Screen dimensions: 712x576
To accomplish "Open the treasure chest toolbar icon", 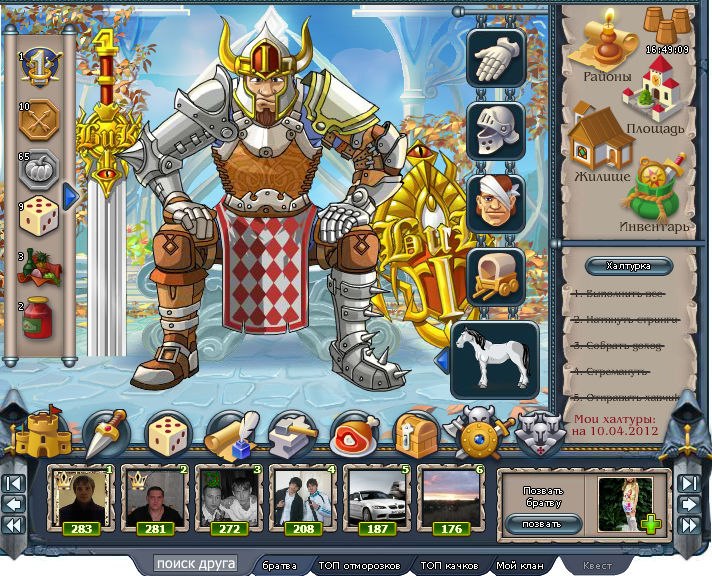I will click(412, 434).
